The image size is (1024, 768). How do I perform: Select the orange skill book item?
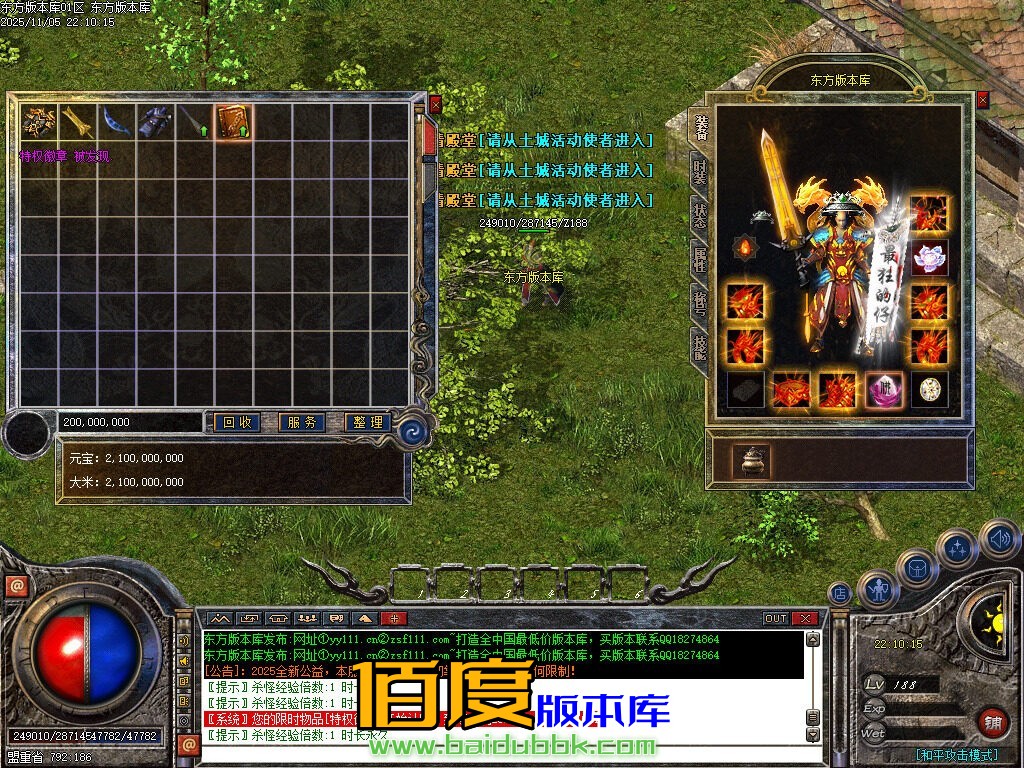coord(234,122)
